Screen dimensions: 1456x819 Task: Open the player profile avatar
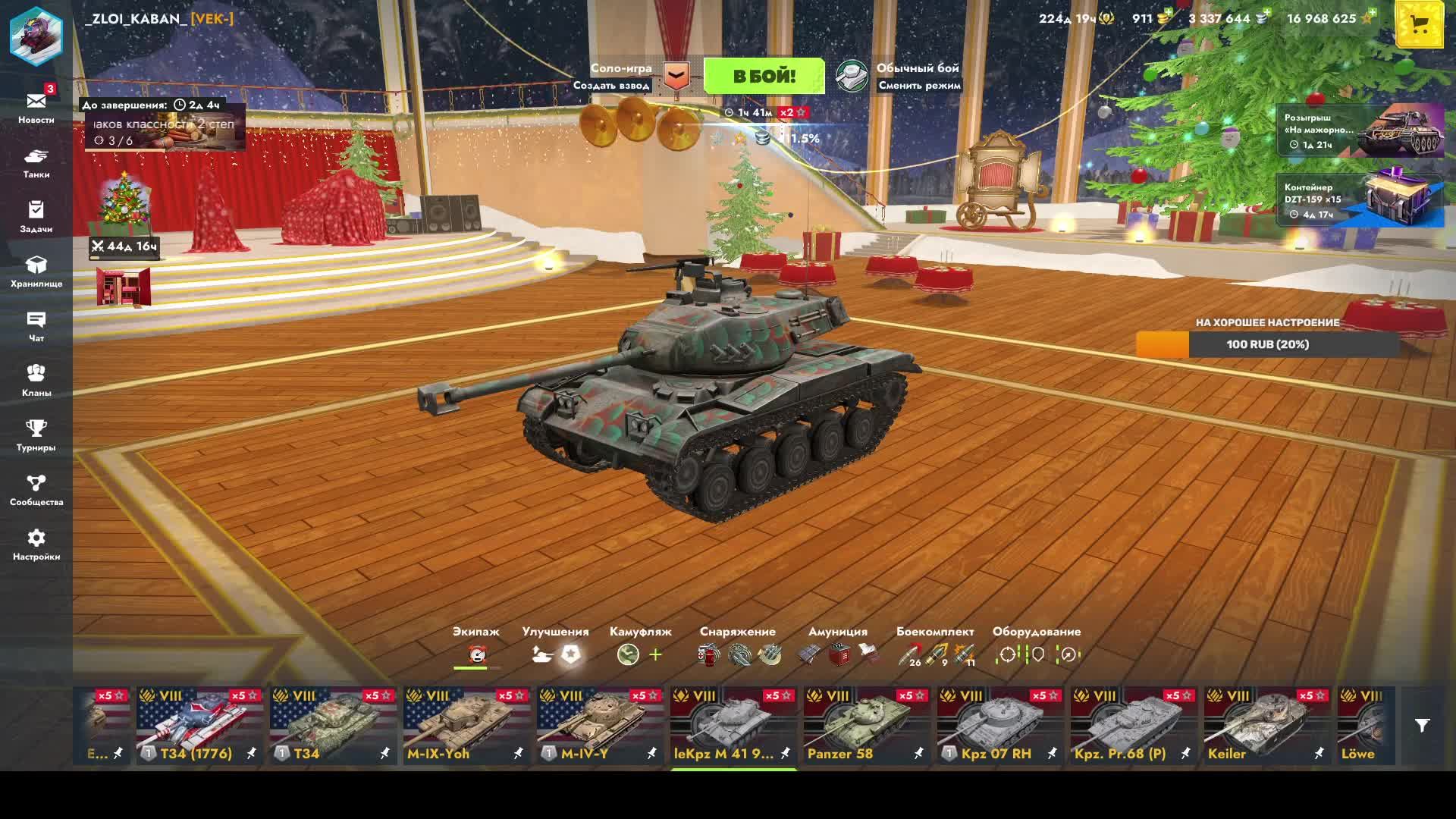36,36
